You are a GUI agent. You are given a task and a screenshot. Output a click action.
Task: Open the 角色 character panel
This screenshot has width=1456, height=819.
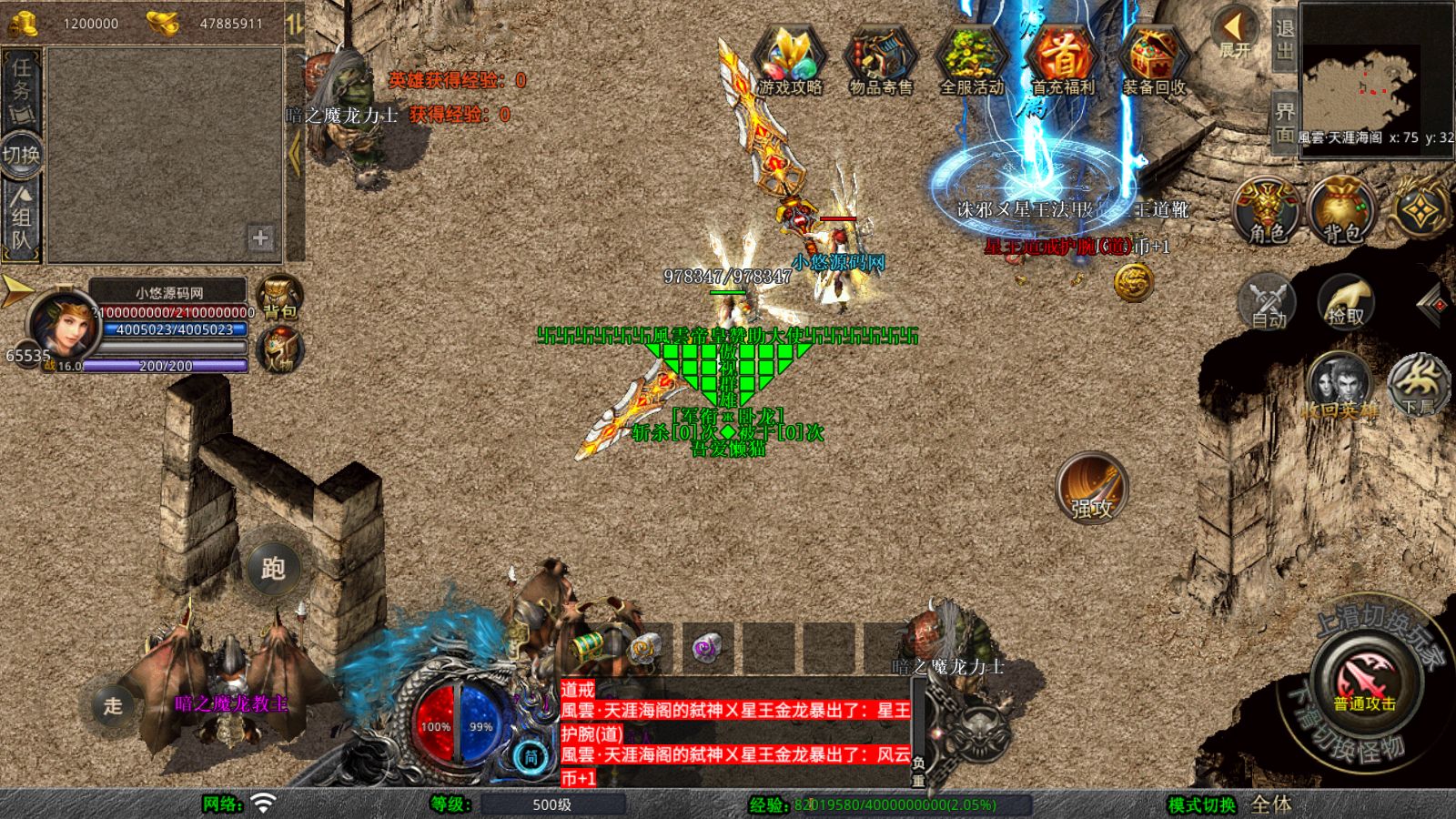pyautogui.click(x=1267, y=211)
